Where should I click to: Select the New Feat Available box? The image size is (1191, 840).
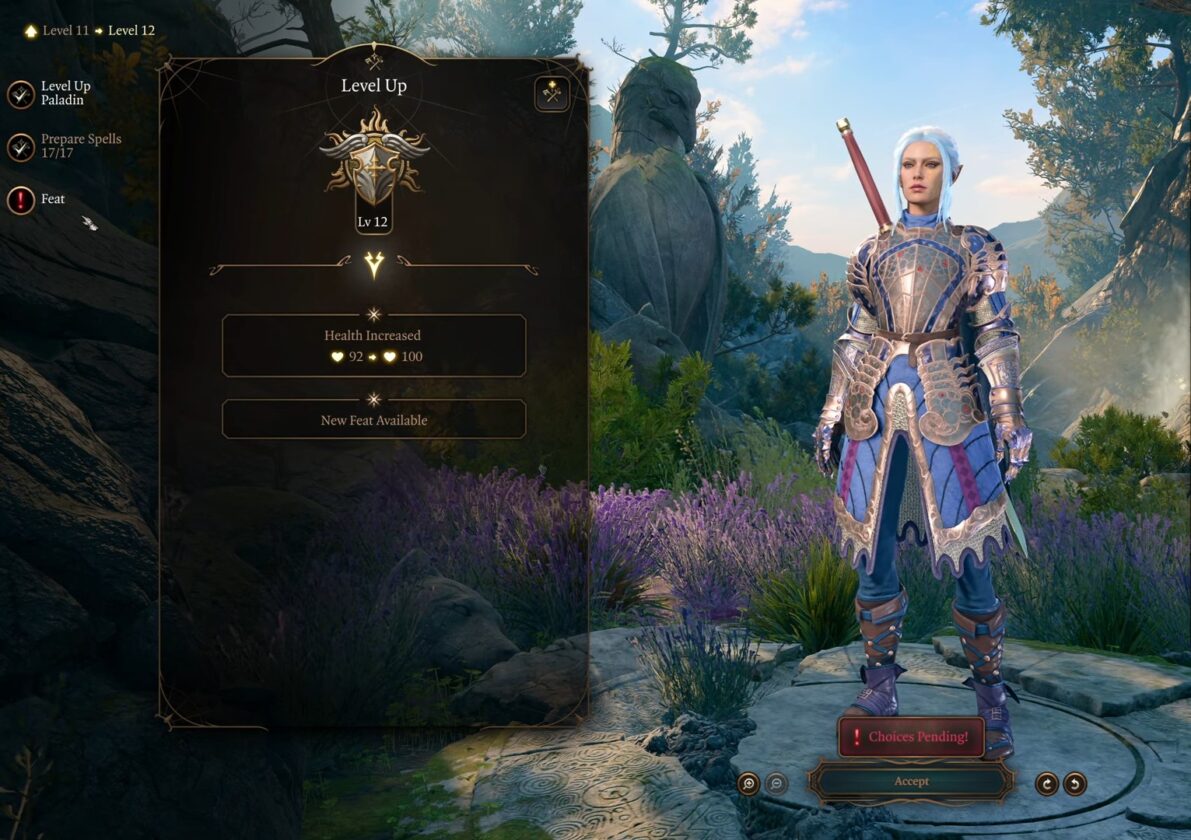pyautogui.click(x=373, y=420)
